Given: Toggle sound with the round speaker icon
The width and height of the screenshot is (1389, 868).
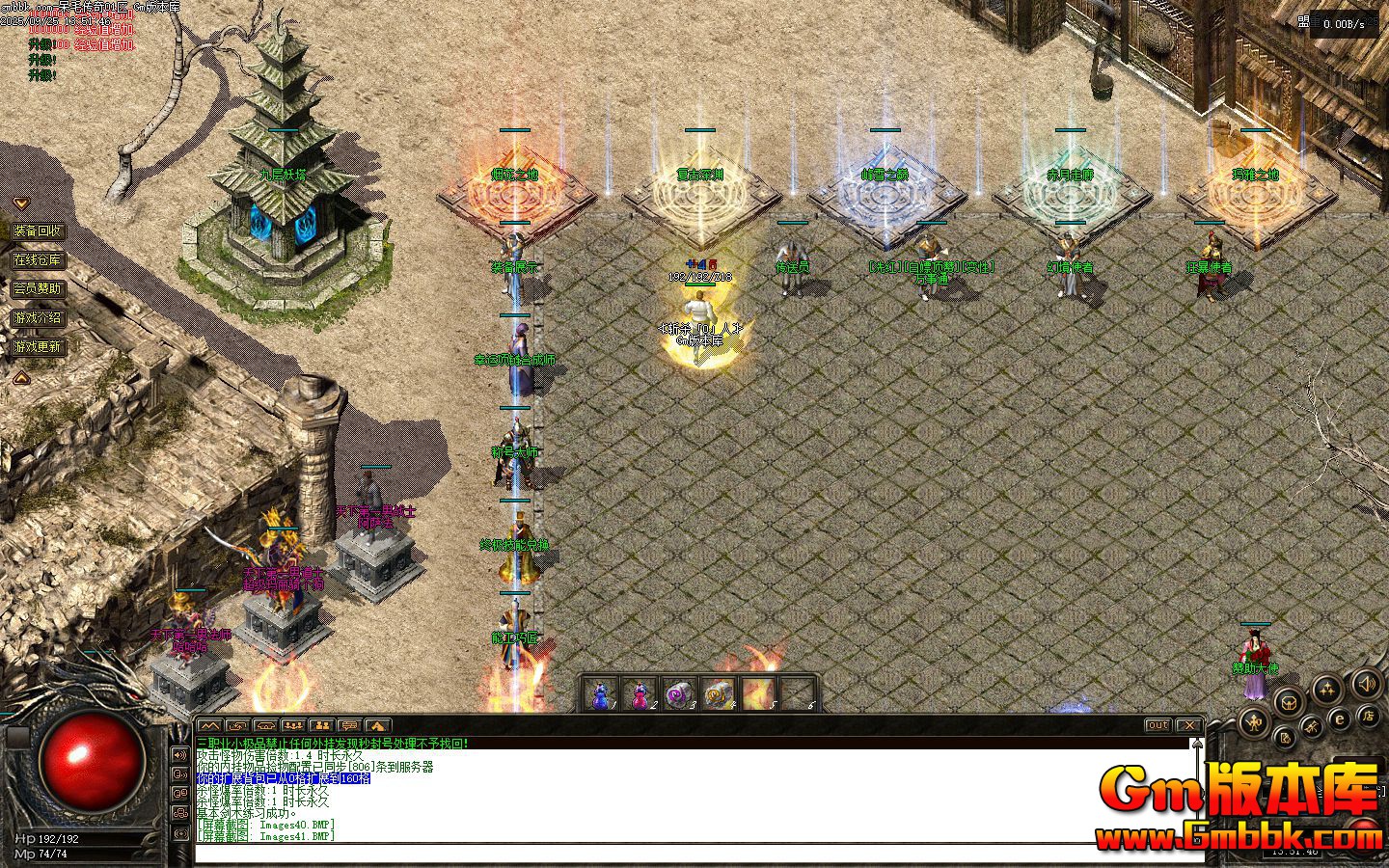Looking at the screenshot, I should pyautogui.click(x=1366, y=685).
